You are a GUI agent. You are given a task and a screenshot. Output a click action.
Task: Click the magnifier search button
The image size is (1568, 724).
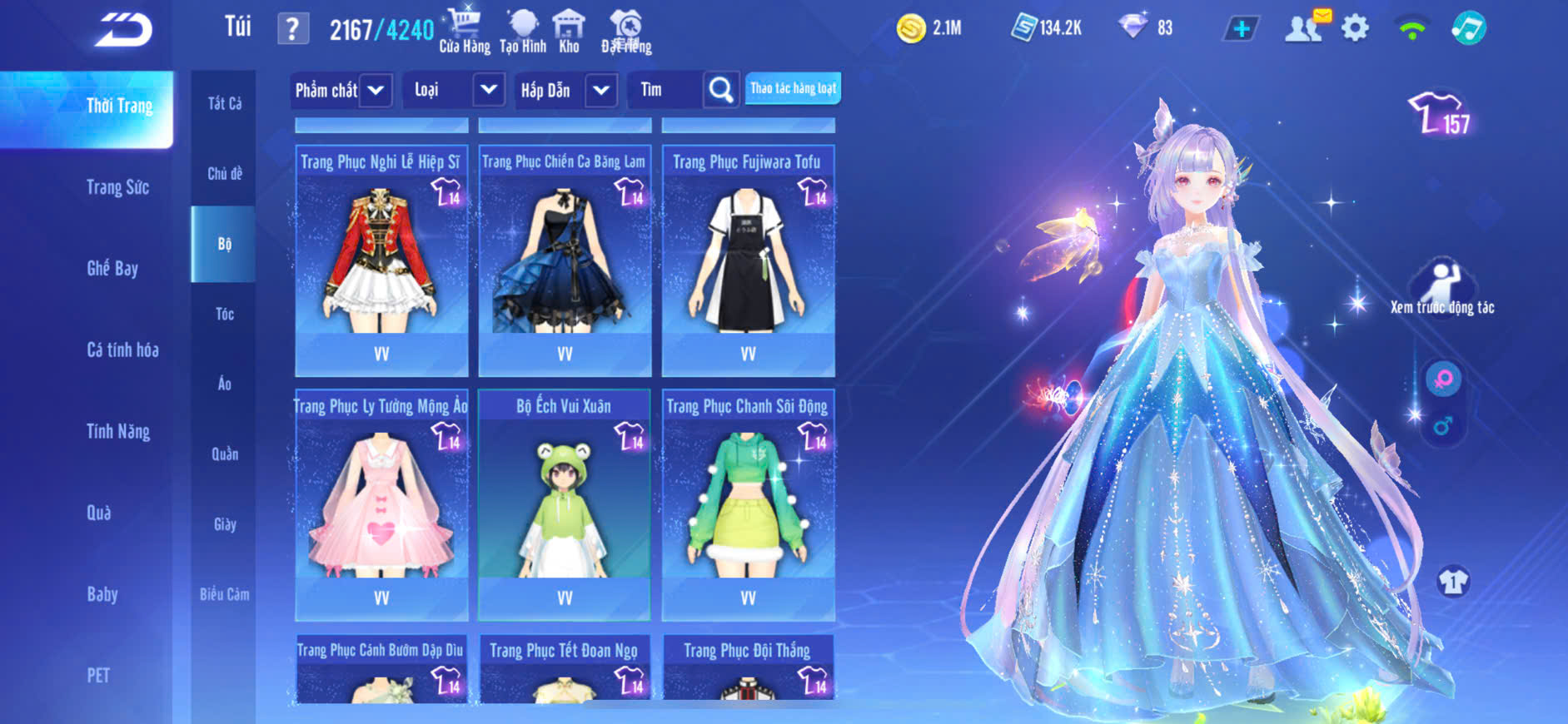(x=721, y=90)
